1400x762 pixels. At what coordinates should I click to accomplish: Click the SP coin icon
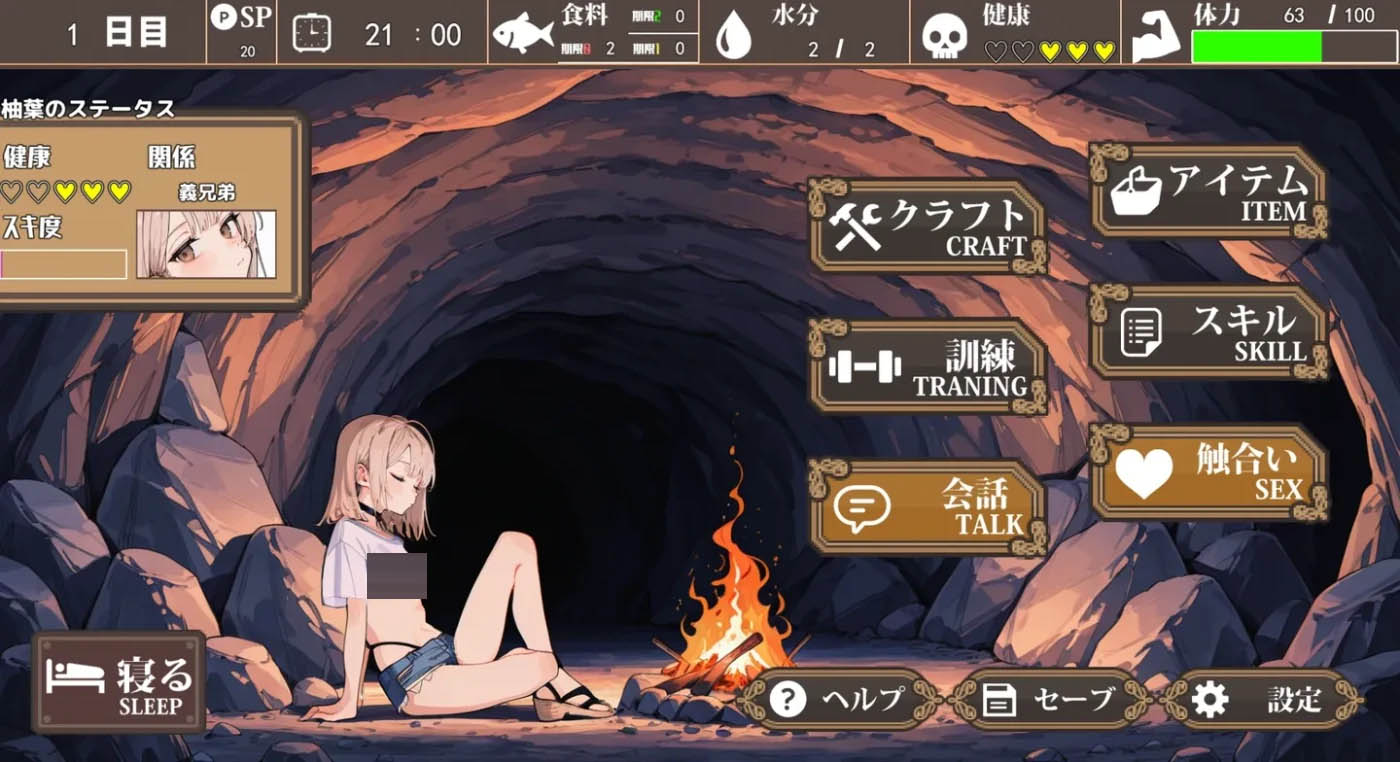(x=225, y=20)
